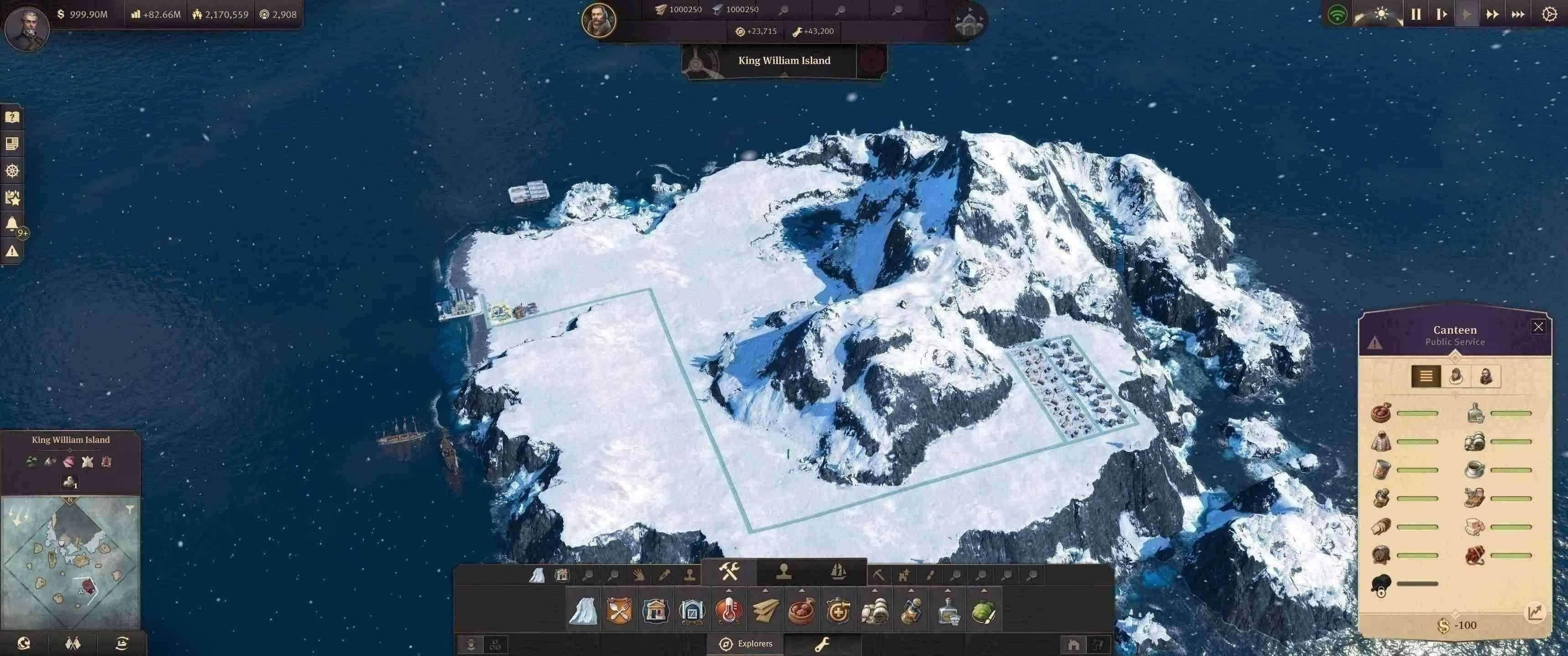Switch to Canteen list overview tab
Image resolution: width=1568 pixels, height=656 pixels.
pos(1426,376)
